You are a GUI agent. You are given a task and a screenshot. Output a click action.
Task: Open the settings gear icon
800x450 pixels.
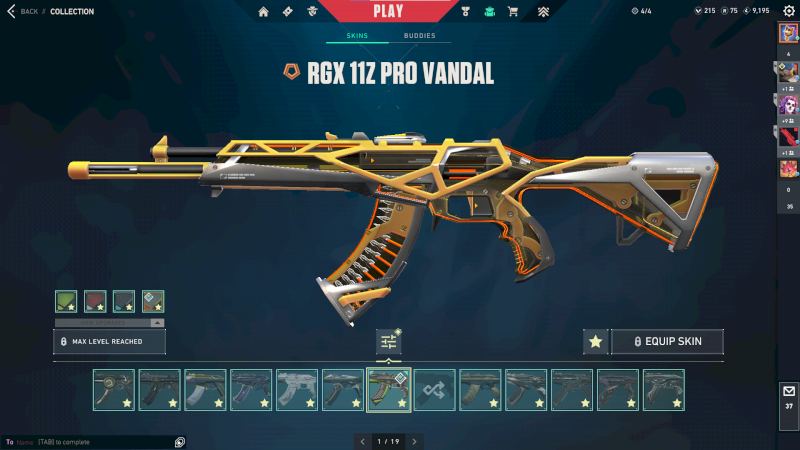point(787,11)
